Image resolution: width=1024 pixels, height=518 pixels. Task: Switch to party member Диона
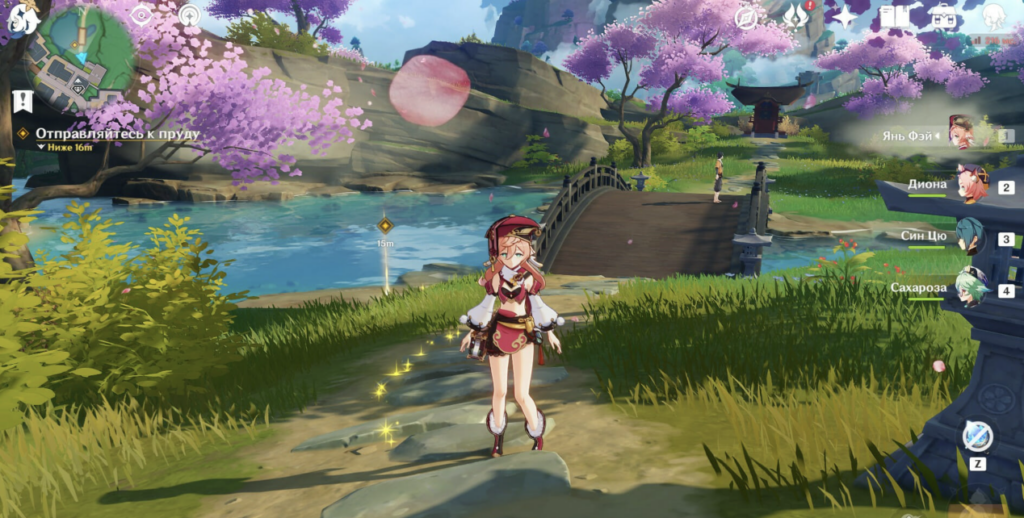(970, 186)
